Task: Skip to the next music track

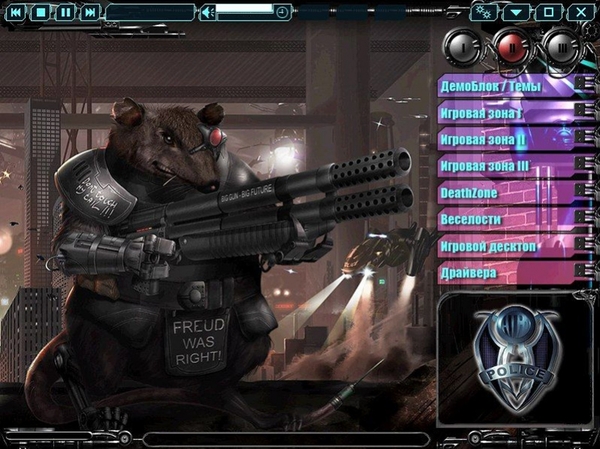Action: point(90,12)
